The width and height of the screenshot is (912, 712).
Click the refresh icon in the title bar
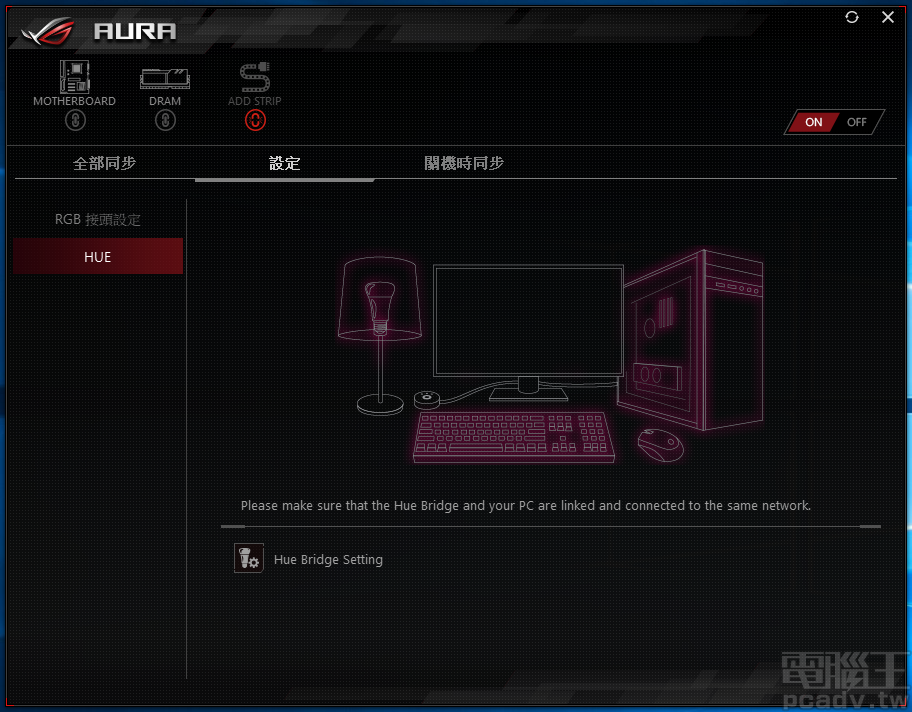852,17
